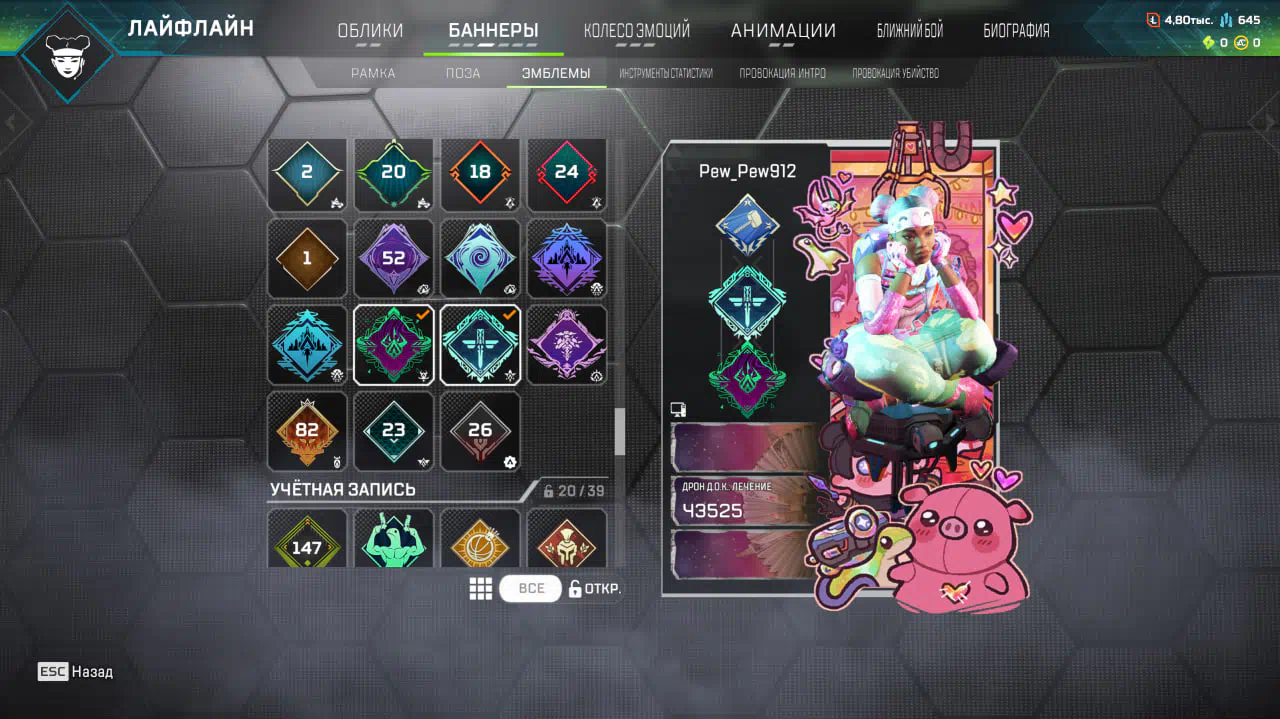This screenshot has height=719, width=1280.
Task: Switch to the РАМКА sub-tab
Action: point(373,73)
